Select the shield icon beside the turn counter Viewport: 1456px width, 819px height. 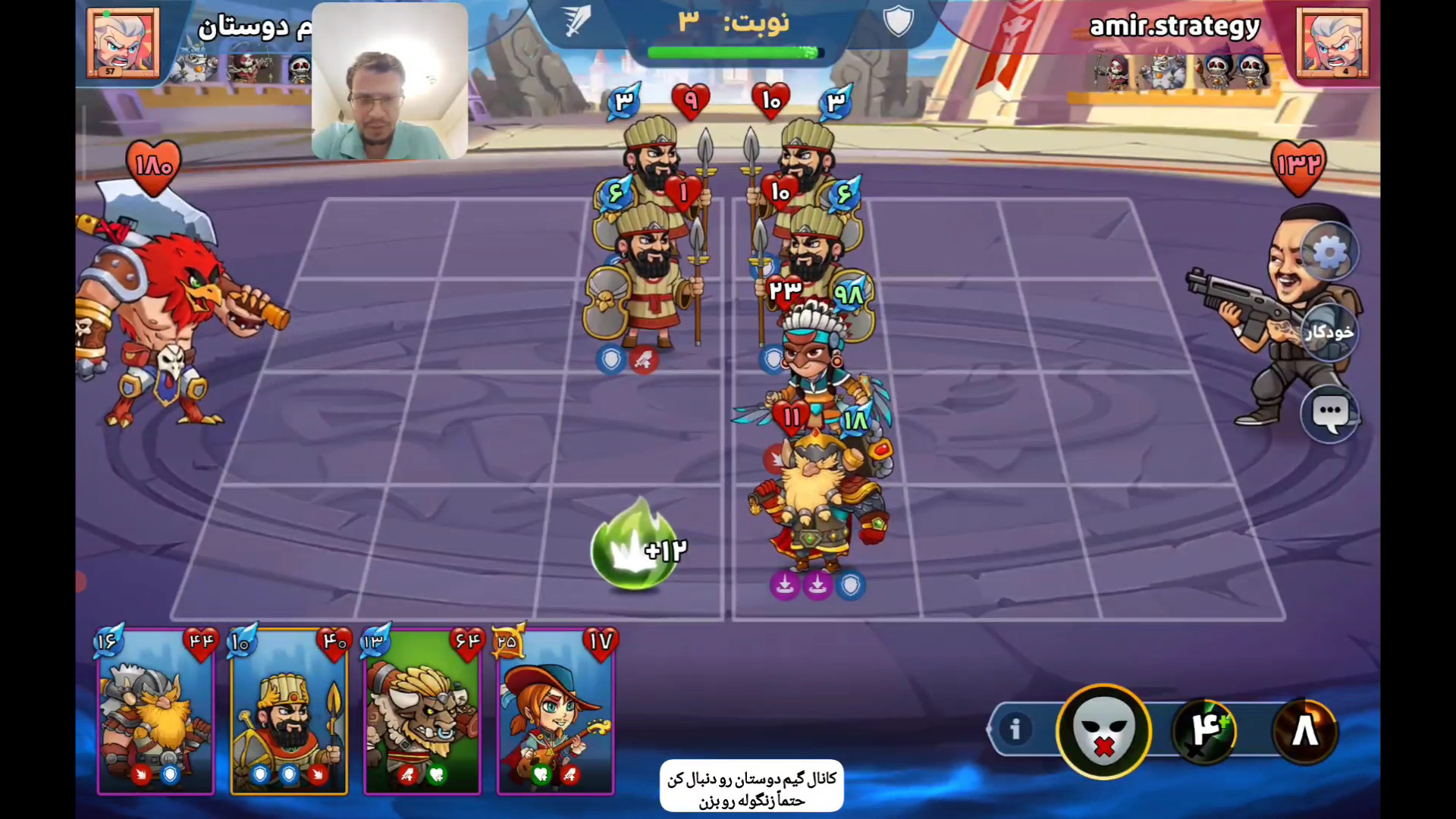(x=898, y=21)
